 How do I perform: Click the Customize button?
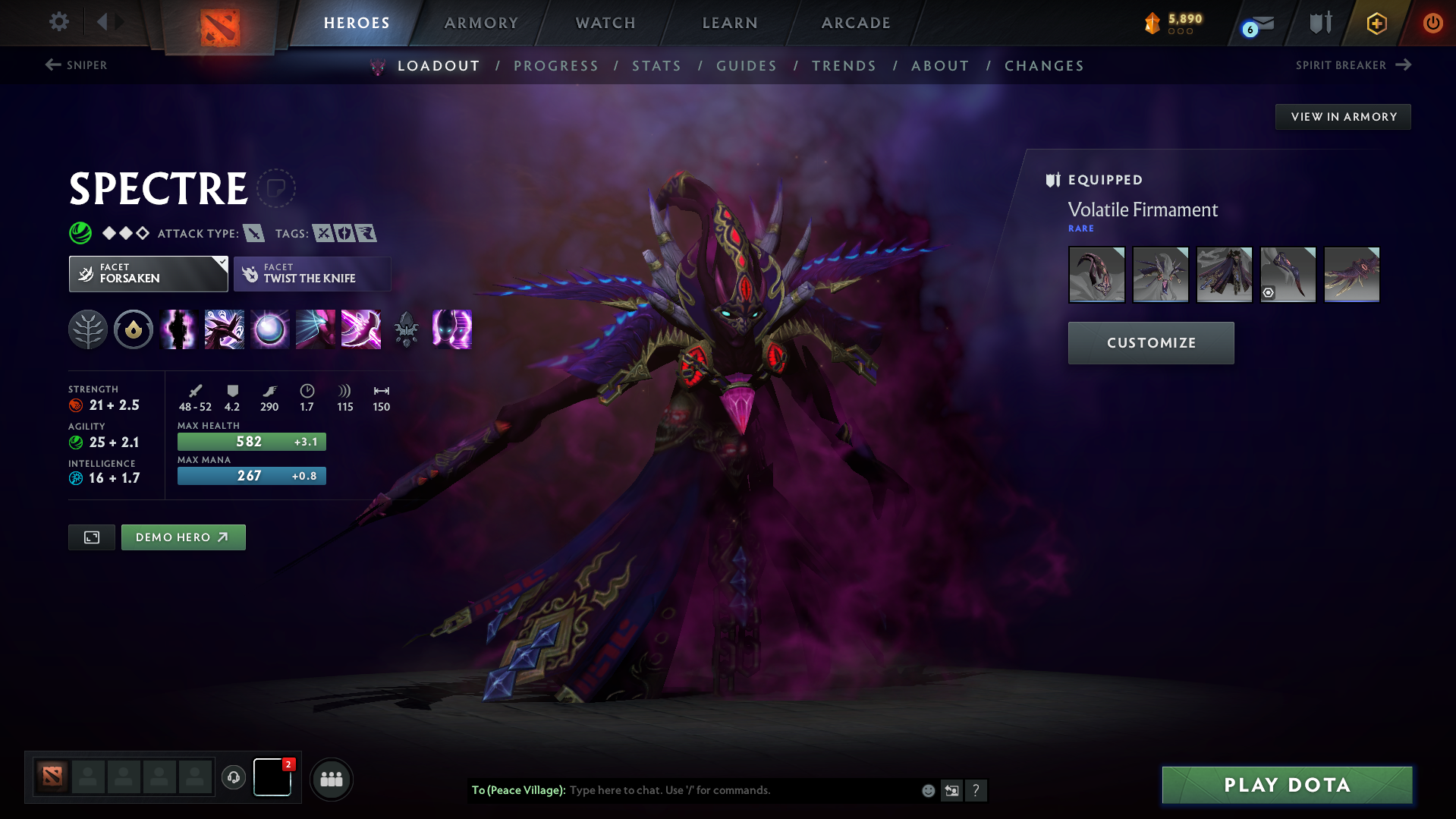(x=1150, y=342)
